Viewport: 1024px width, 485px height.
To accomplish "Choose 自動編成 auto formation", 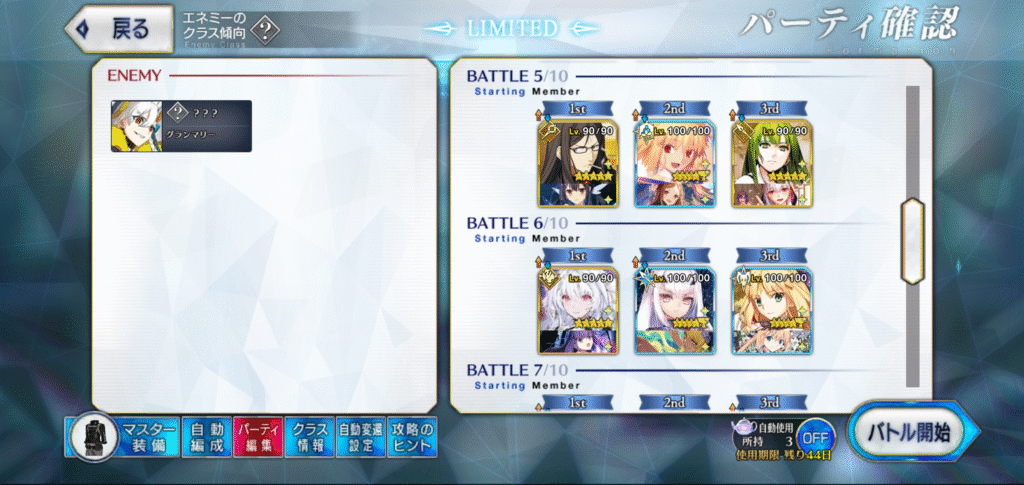I will click(x=207, y=437).
